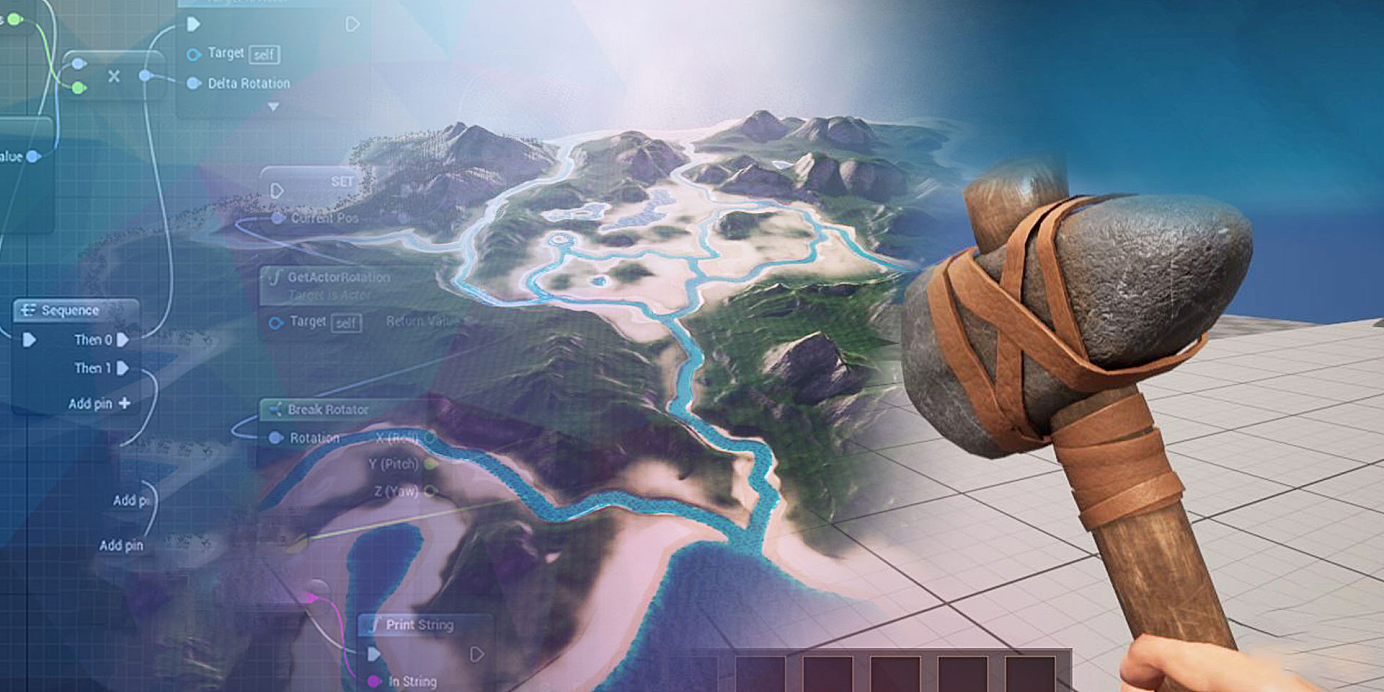Image resolution: width=1384 pixels, height=692 pixels.
Task: Expand the node below Delta Rotation
Action: pos(273,106)
